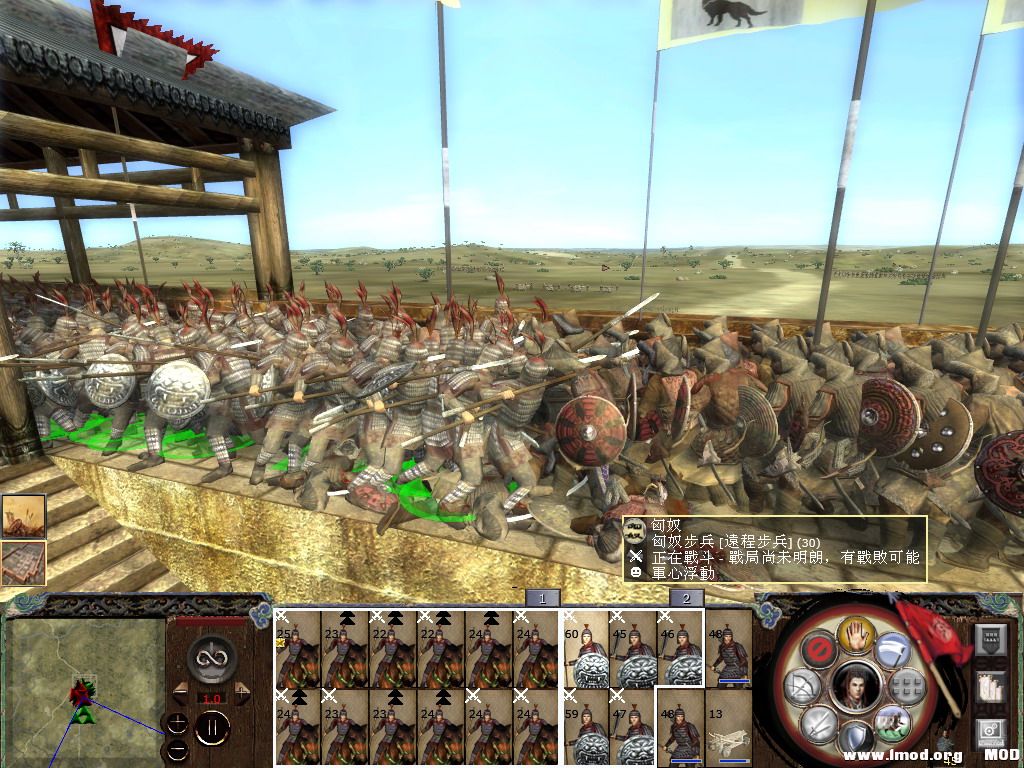Select the shield infantry card with 59 soldiers
Screen dimensions: 1024x768
(x=586, y=726)
